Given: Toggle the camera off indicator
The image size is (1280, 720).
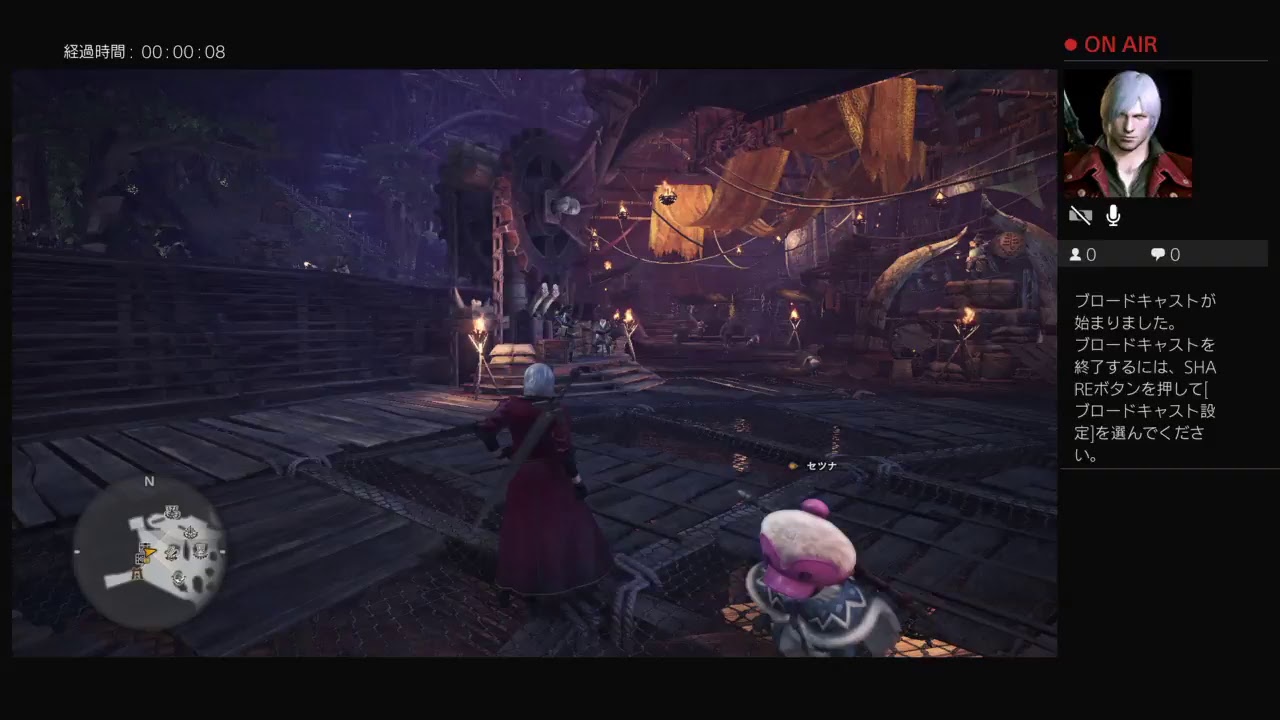Looking at the screenshot, I should 1081,215.
